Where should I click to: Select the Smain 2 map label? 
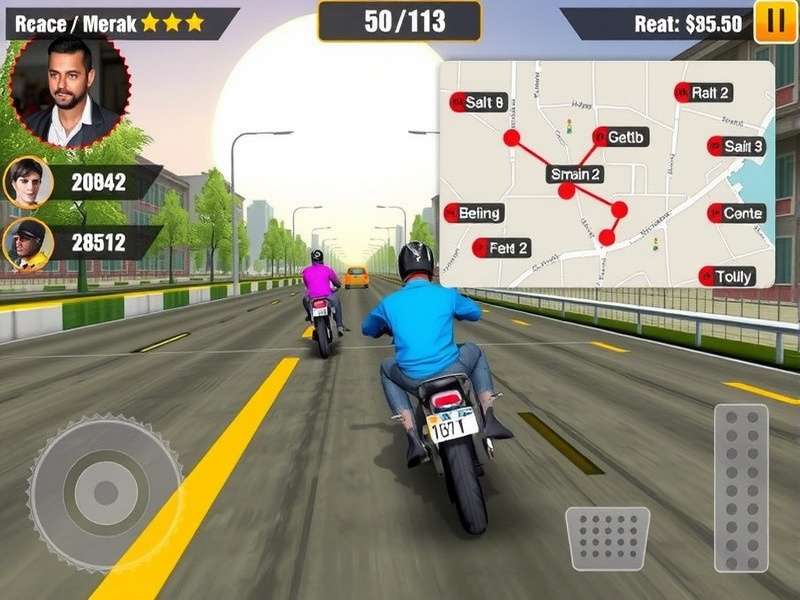click(576, 174)
